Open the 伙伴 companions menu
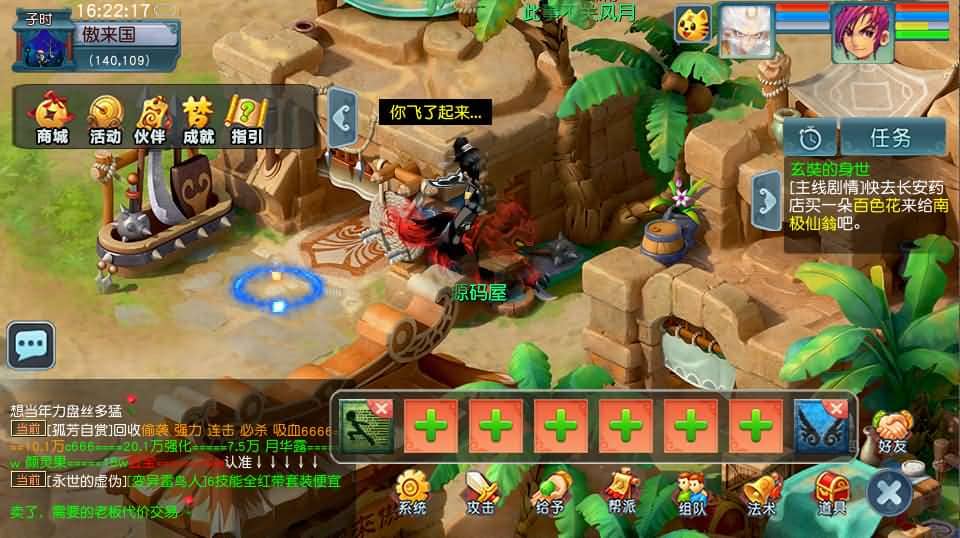The height and width of the screenshot is (538, 960). pyautogui.click(x=150, y=118)
